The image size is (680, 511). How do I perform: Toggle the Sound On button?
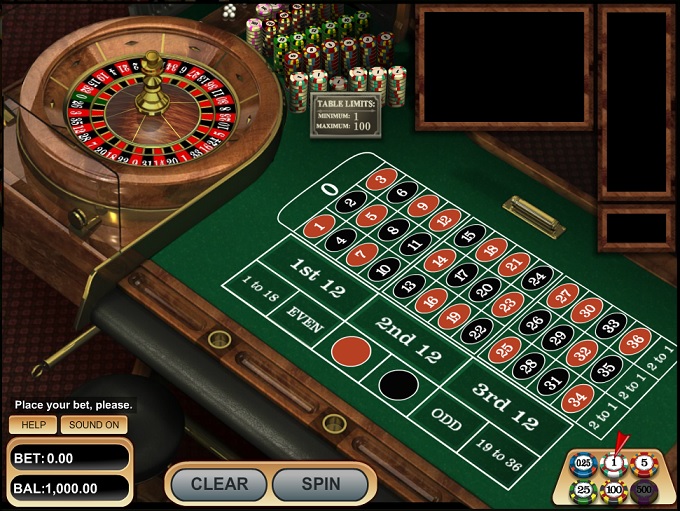click(x=94, y=424)
